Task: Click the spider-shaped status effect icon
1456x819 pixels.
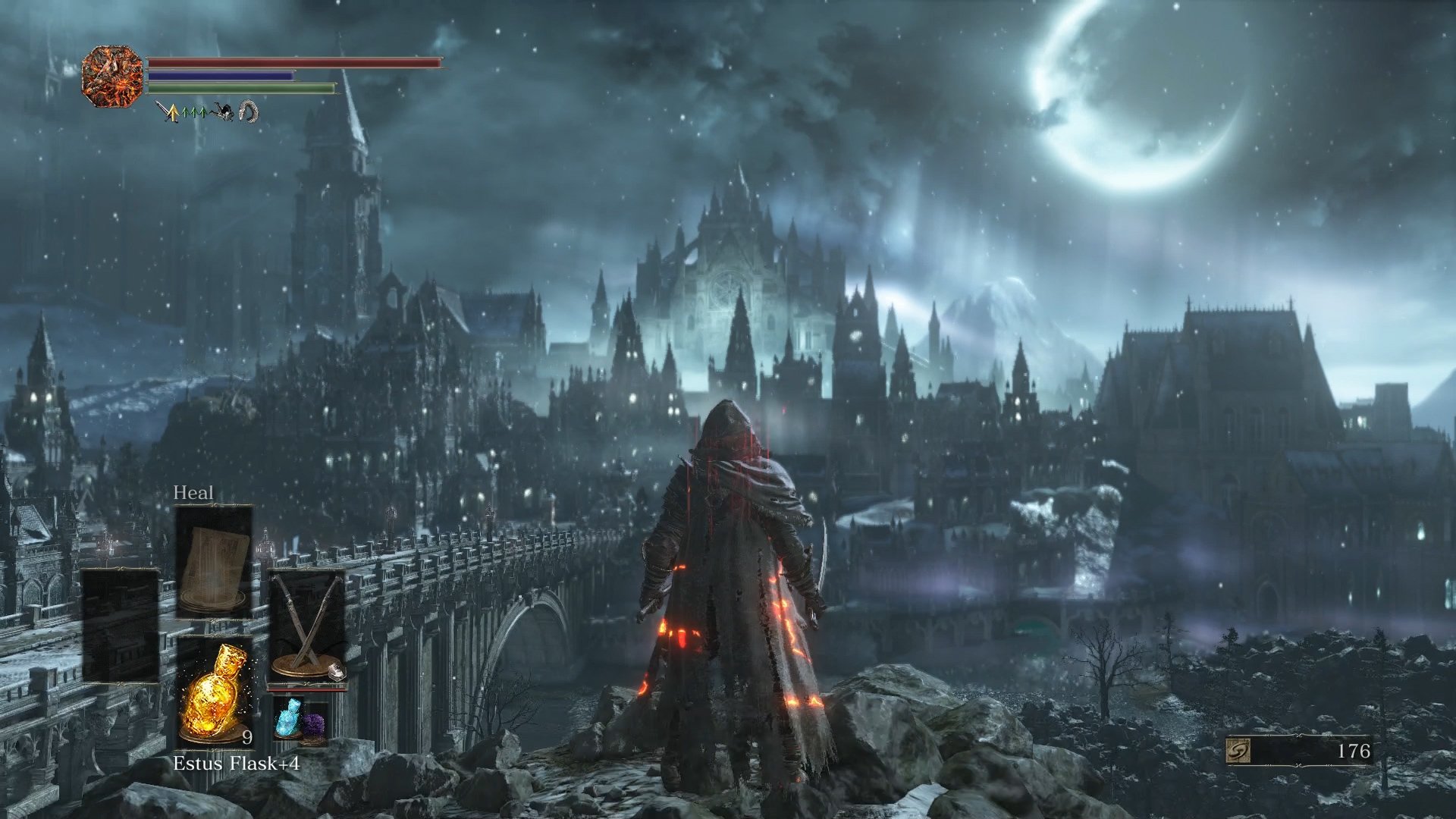Action: pos(221,111)
